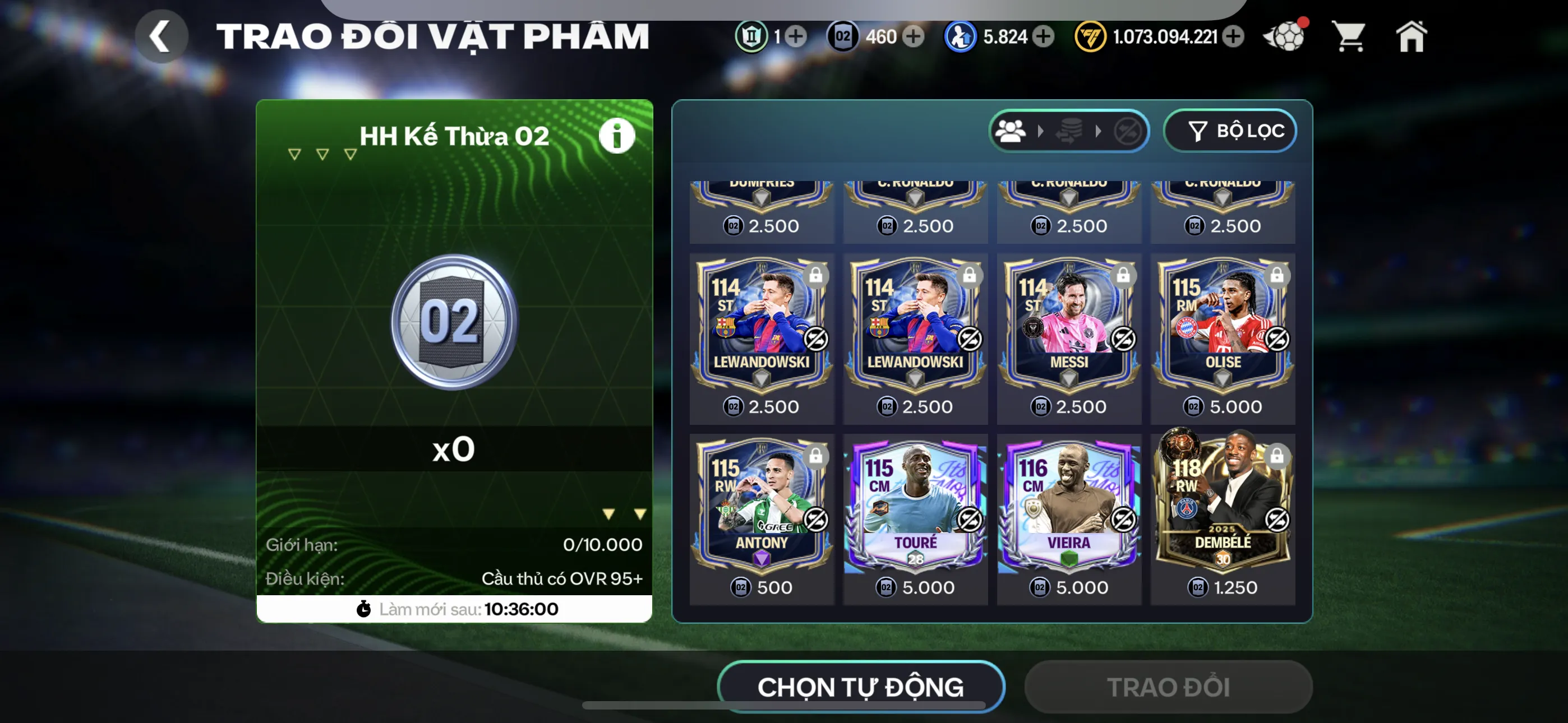
Task: Click the untradeable filter icon in the filter bar
Action: pyautogui.click(x=1128, y=132)
